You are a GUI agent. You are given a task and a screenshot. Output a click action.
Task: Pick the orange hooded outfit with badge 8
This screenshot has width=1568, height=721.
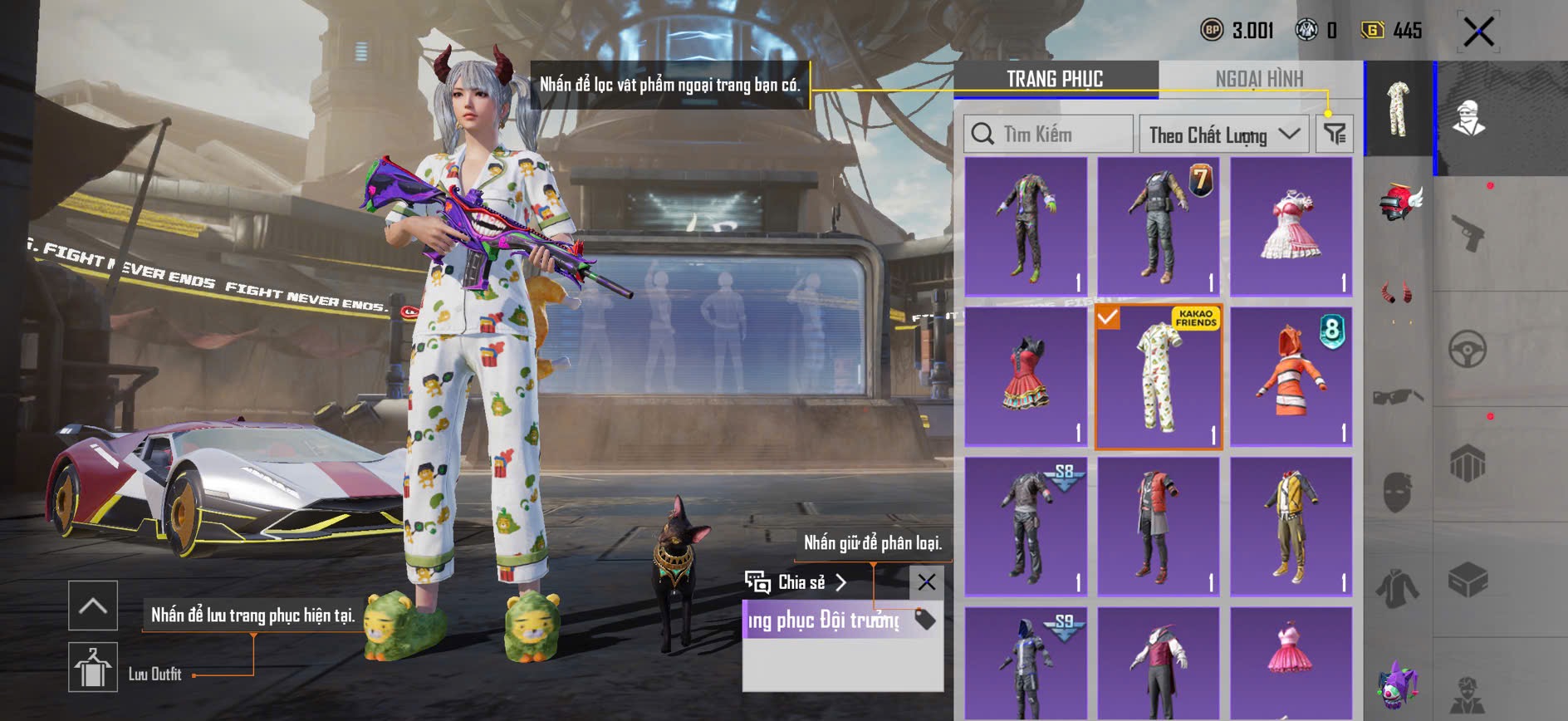point(1291,377)
